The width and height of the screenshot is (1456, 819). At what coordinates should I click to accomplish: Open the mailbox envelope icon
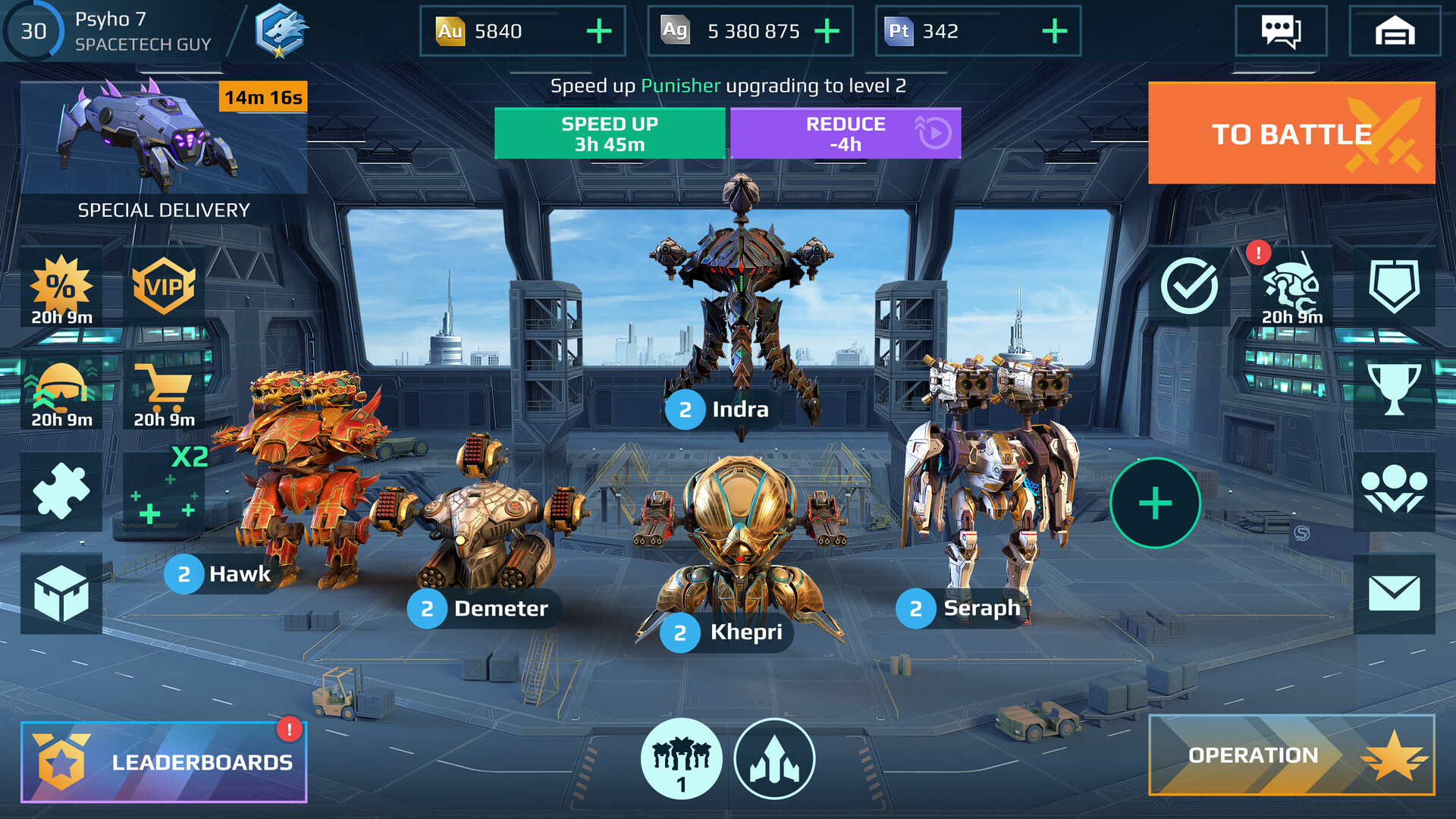pyautogui.click(x=1394, y=593)
